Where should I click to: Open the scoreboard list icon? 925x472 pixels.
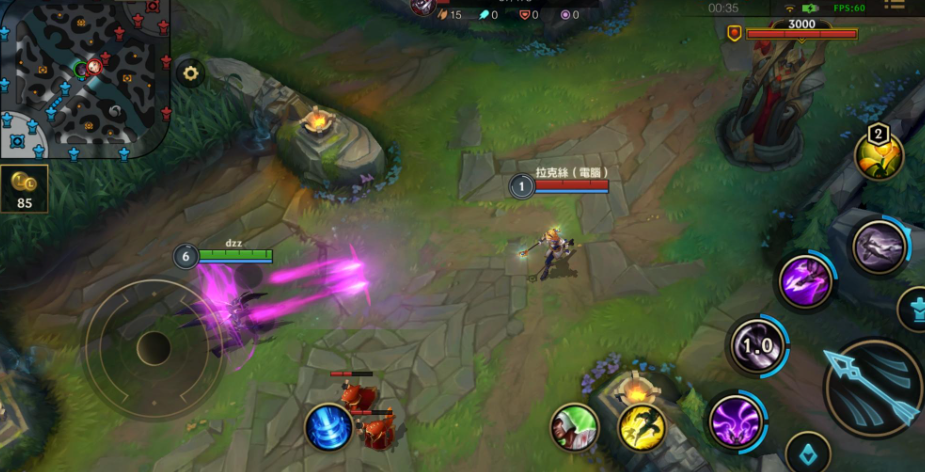pos(897,7)
